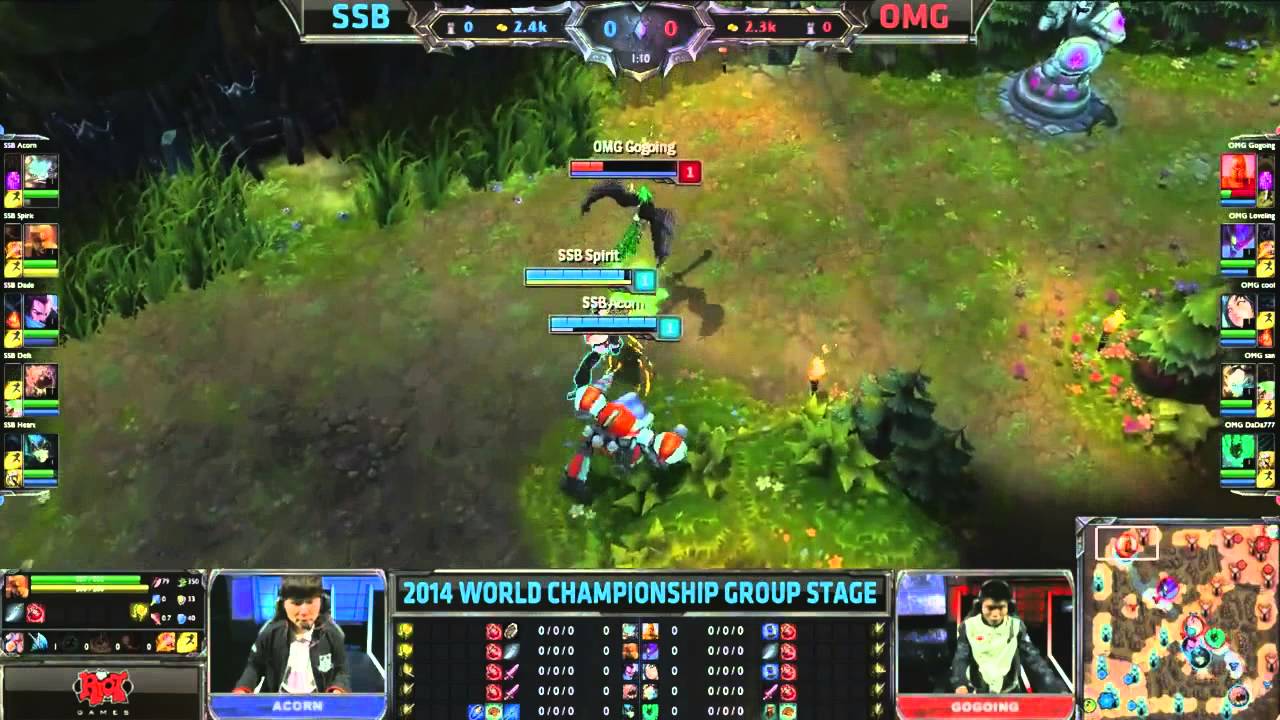
Task: Select SSB Acorn's champion portrait
Action: 41,170
